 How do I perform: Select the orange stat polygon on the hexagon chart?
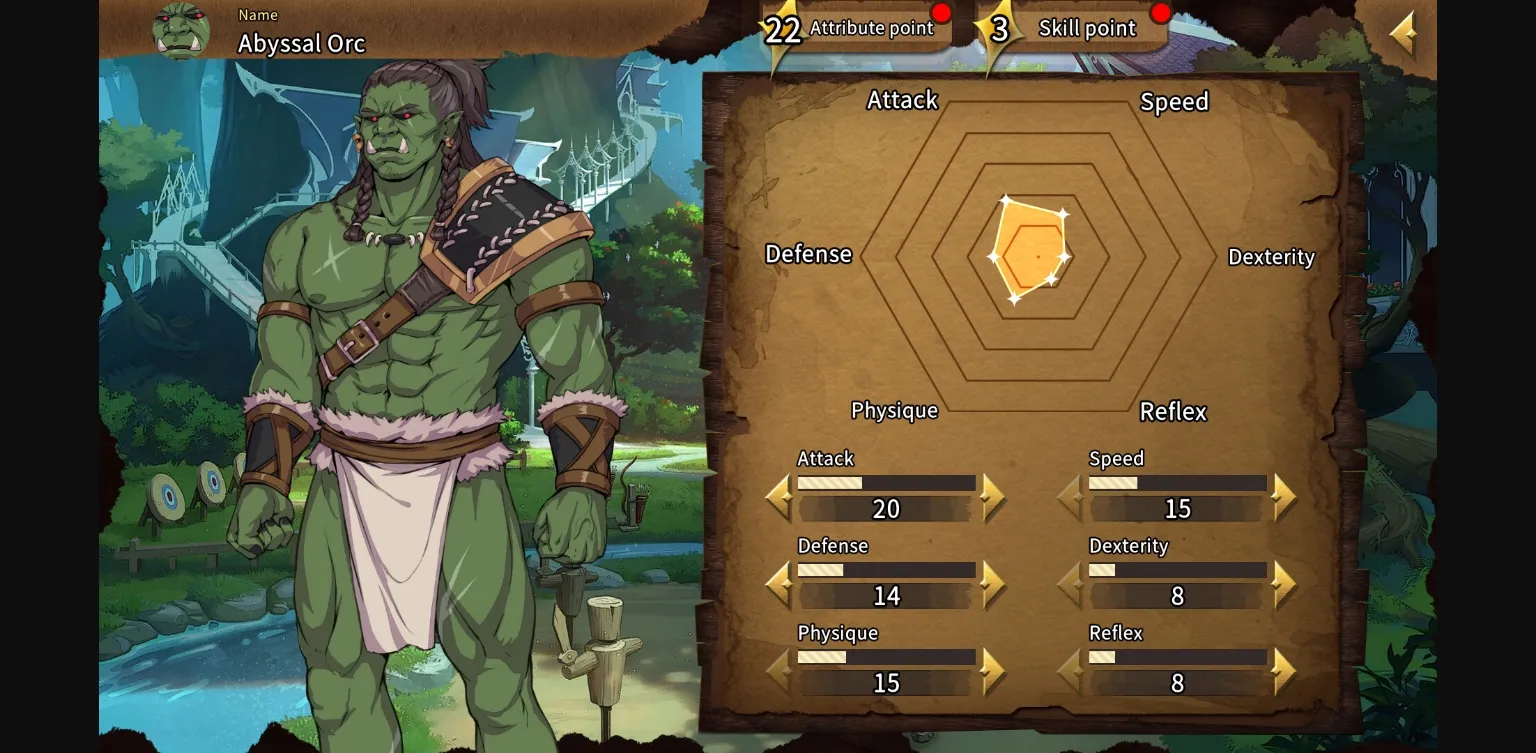(x=1030, y=250)
